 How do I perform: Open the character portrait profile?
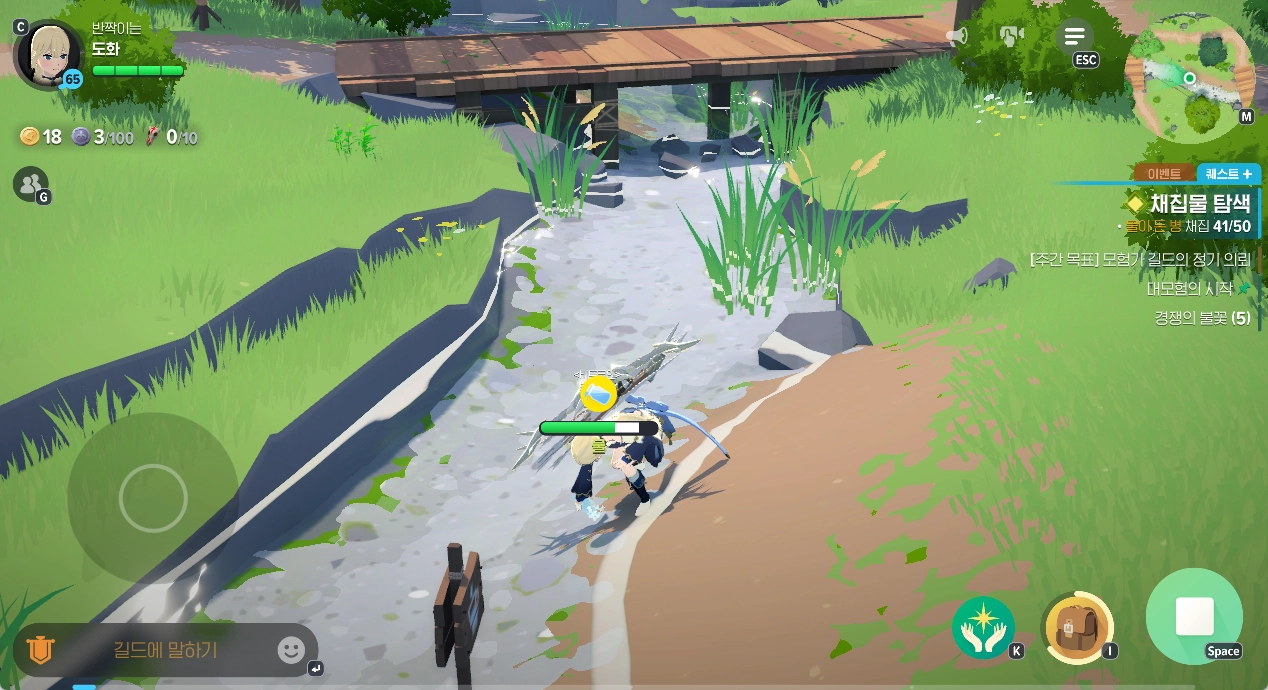[x=48, y=54]
